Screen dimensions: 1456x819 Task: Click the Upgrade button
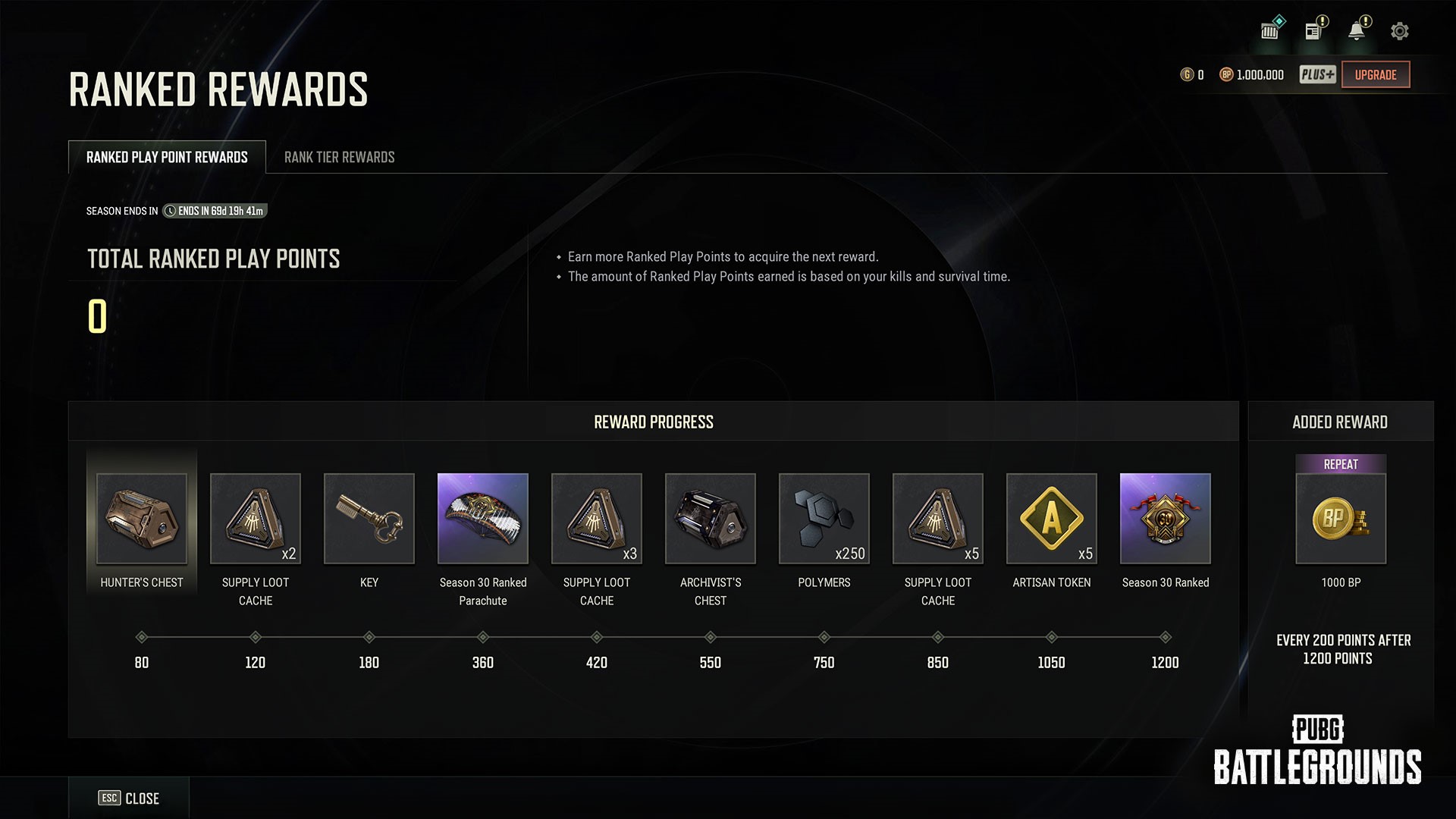pyautogui.click(x=1375, y=74)
